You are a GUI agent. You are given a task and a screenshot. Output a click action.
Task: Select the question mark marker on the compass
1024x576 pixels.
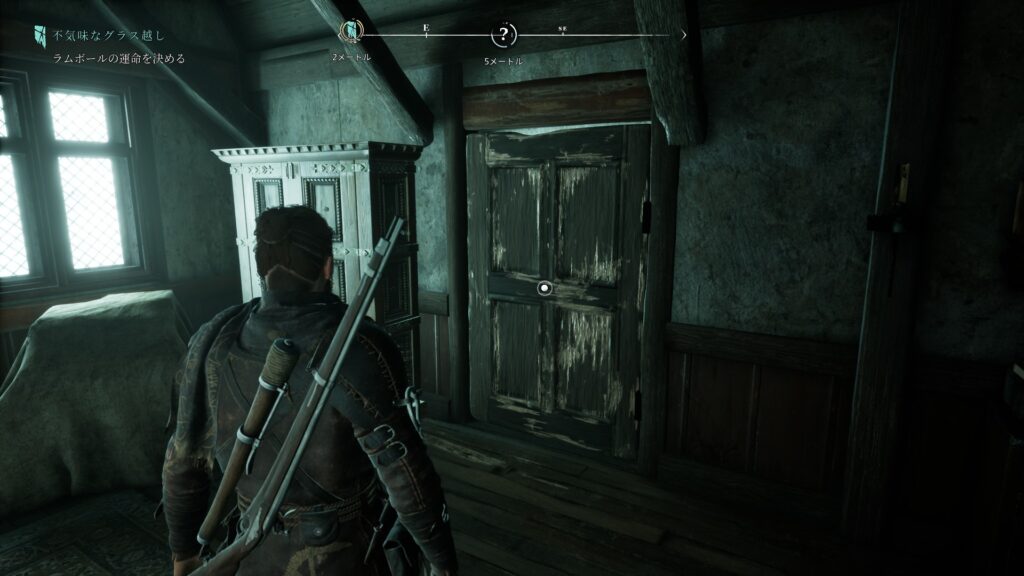504,36
